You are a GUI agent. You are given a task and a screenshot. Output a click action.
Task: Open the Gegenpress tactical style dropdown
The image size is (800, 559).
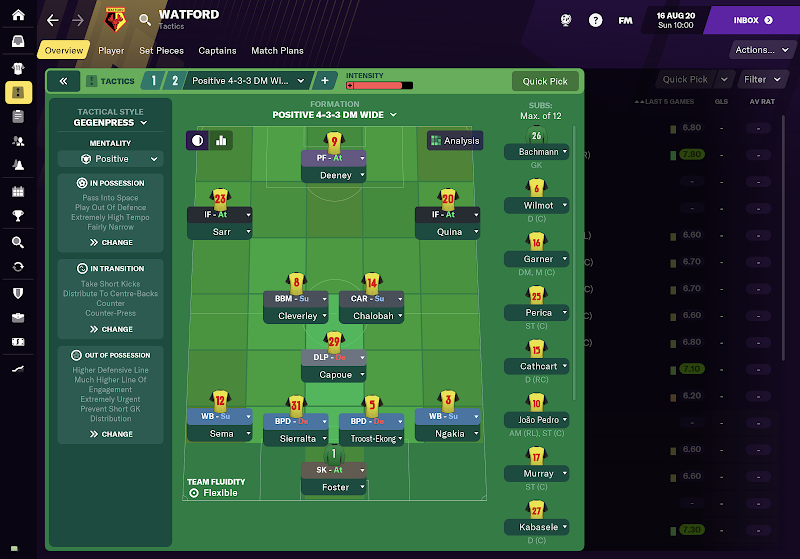[x=110, y=123]
